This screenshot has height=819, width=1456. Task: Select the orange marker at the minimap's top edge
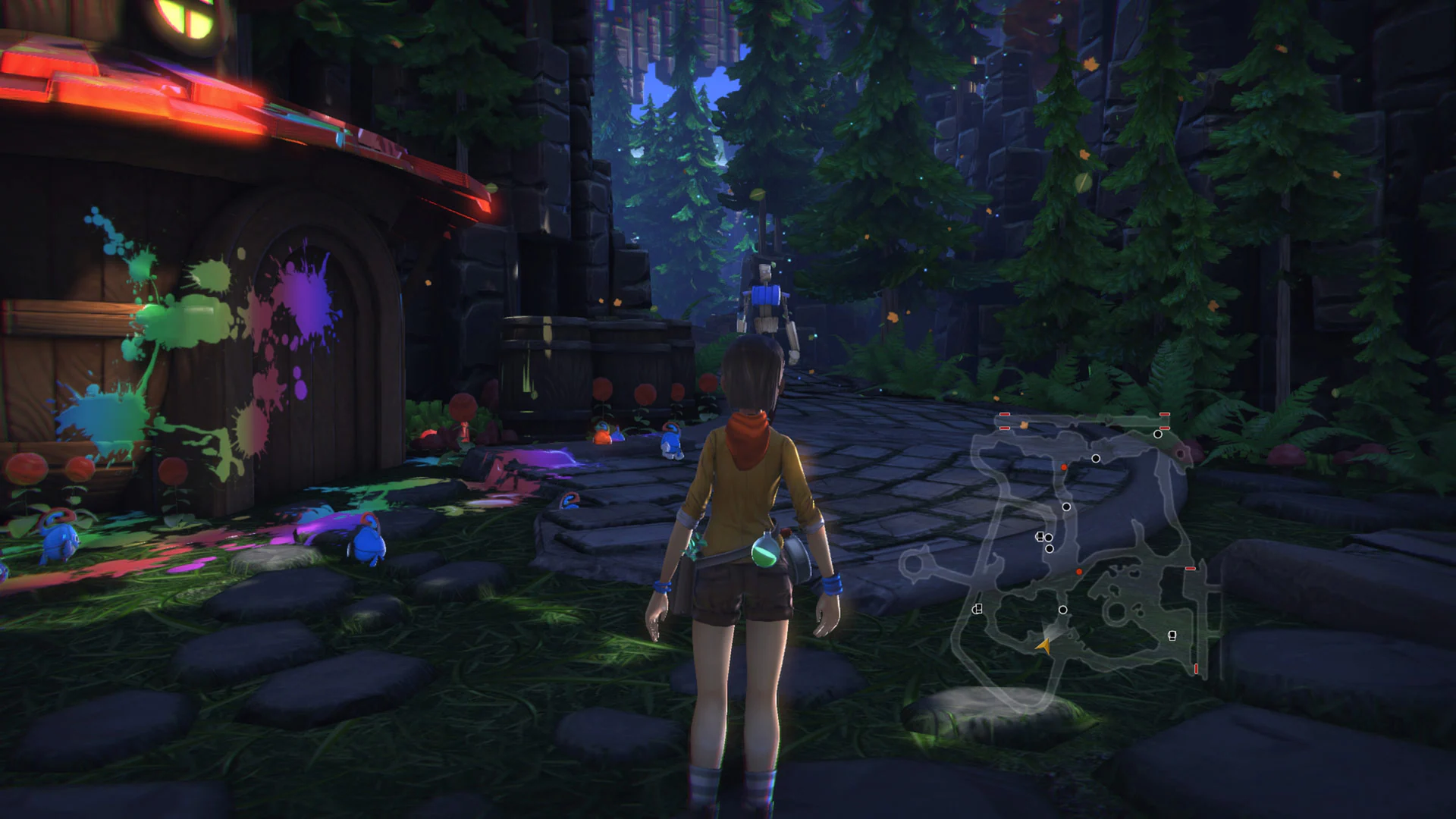(x=1023, y=425)
